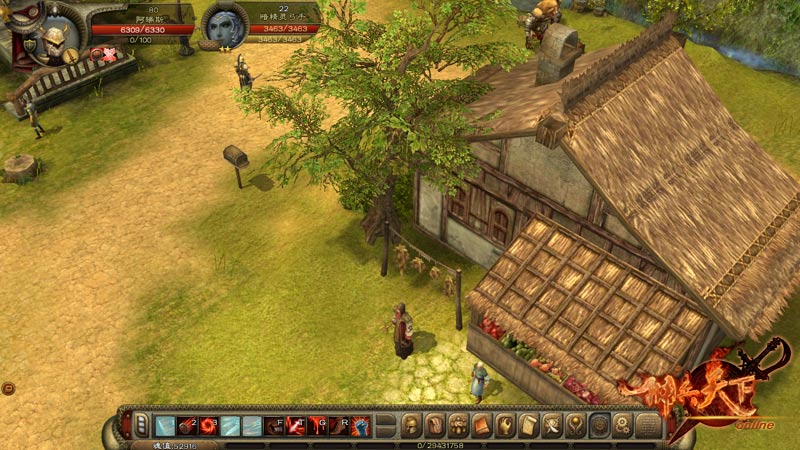
Task: Open the round dark shield icon
Action: [599, 425]
